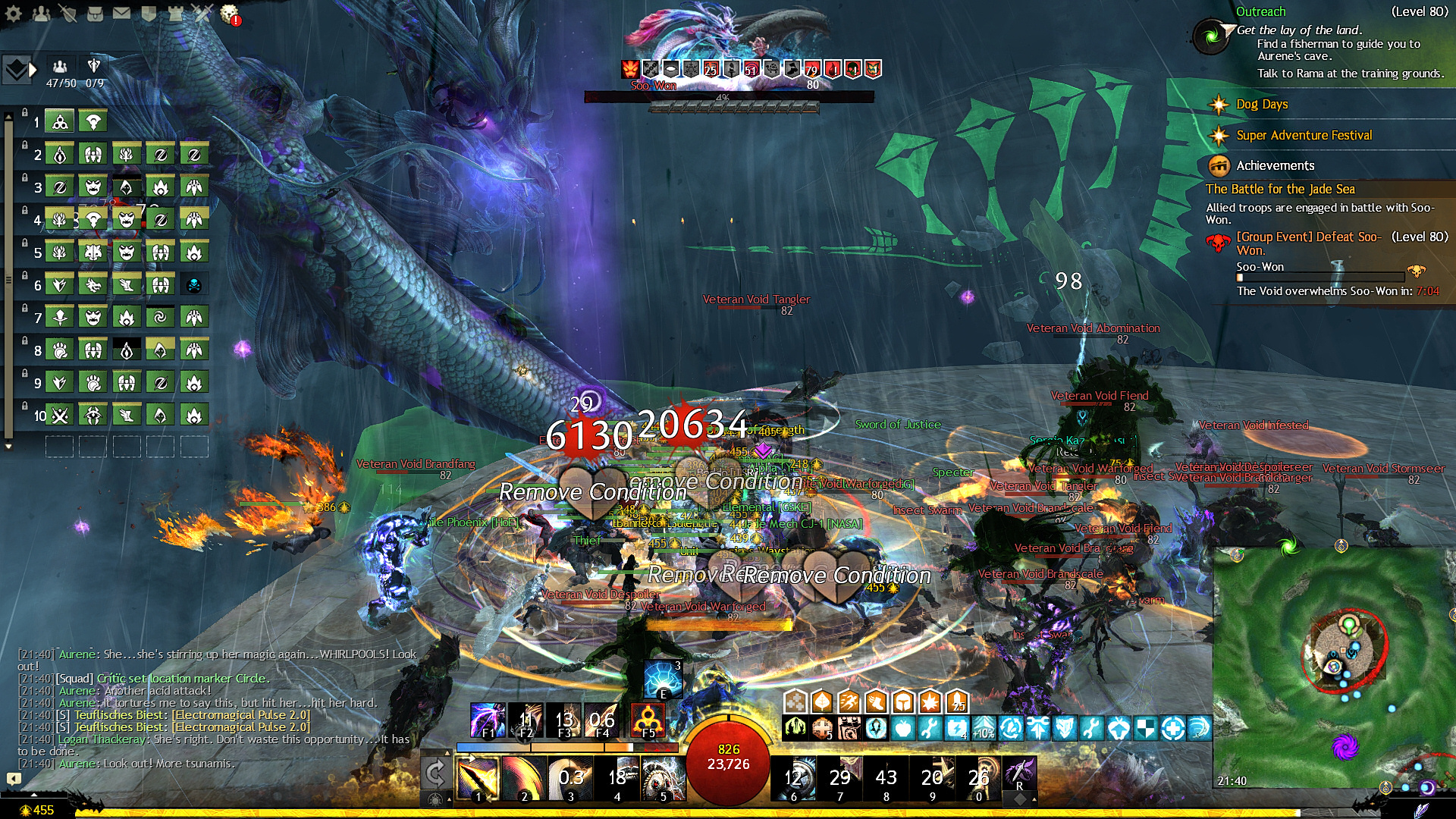Use weapon skill 2 with the orange slash
Image resolution: width=1456 pixels, height=819 pixels.
coord(523,778)
